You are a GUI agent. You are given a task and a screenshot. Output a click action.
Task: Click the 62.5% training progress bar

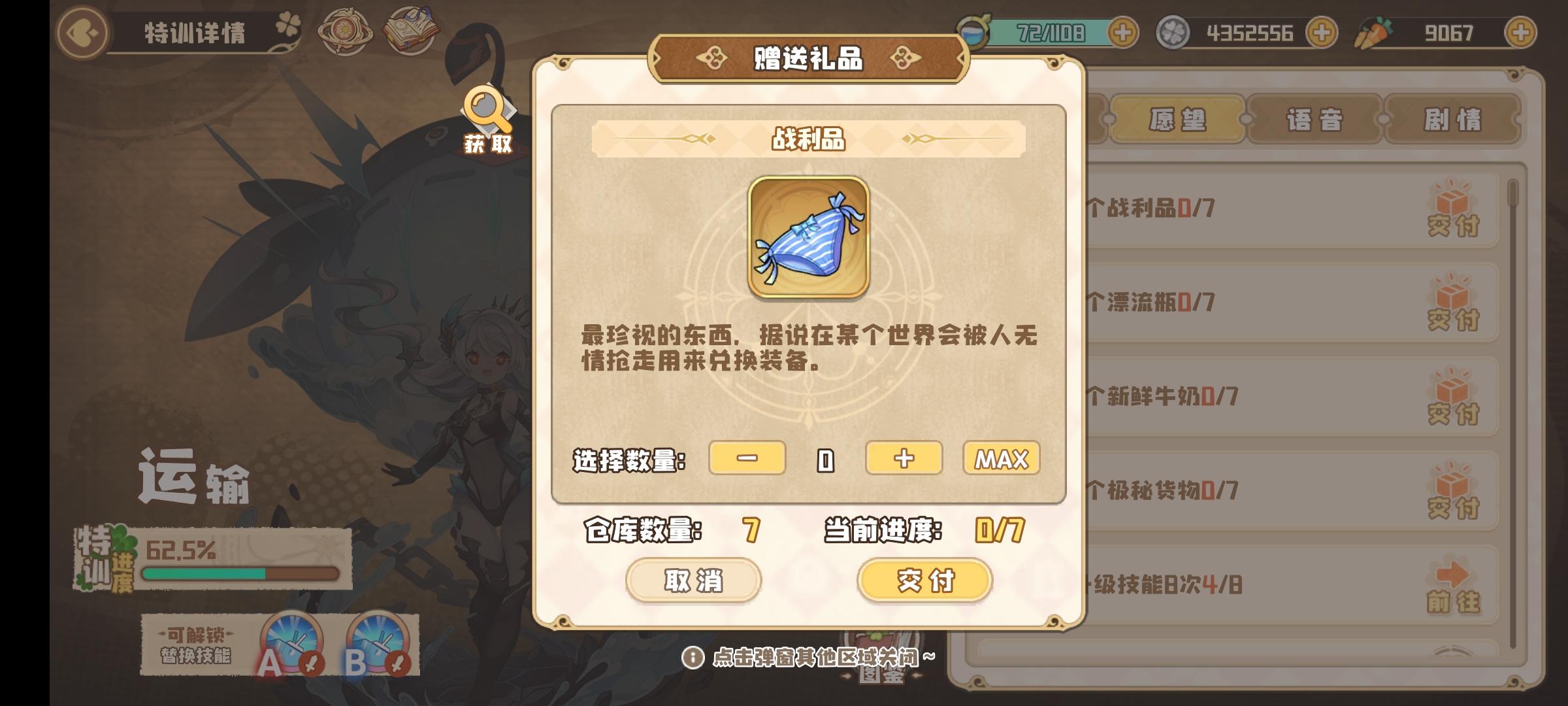(242, 573)
